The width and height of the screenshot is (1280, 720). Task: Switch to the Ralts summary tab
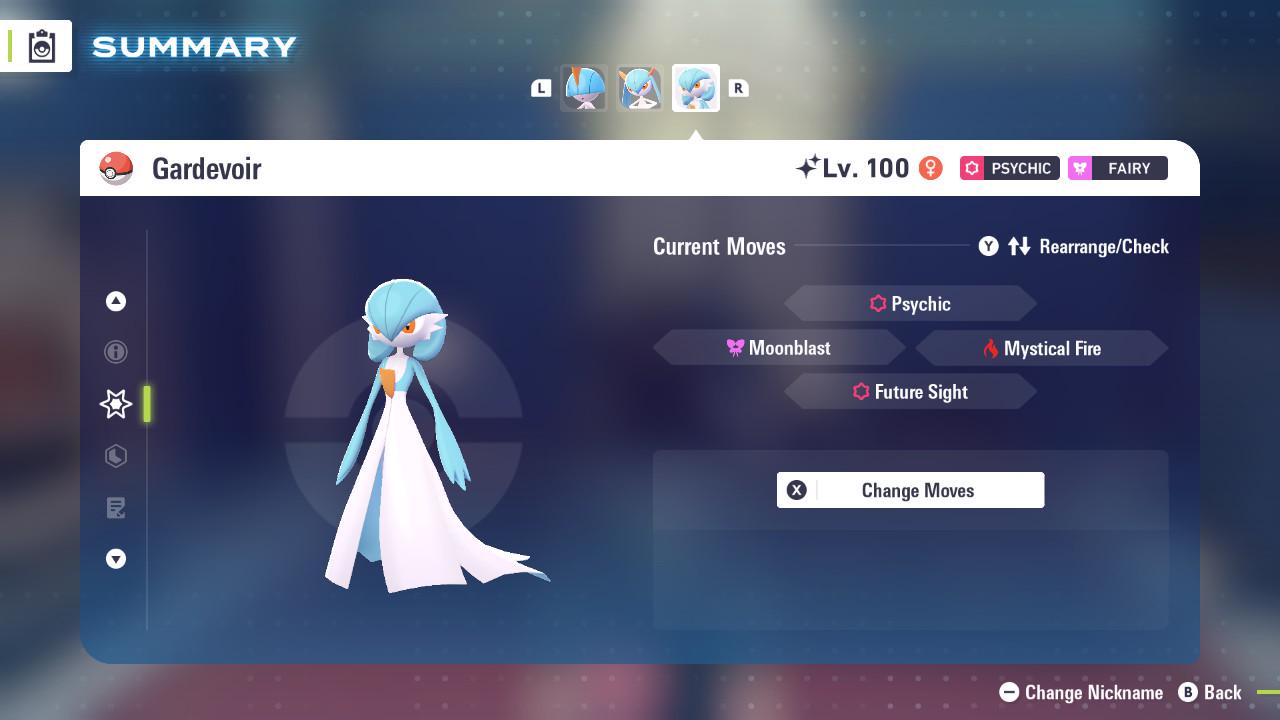pyautogui.click(x=584, y=88)
